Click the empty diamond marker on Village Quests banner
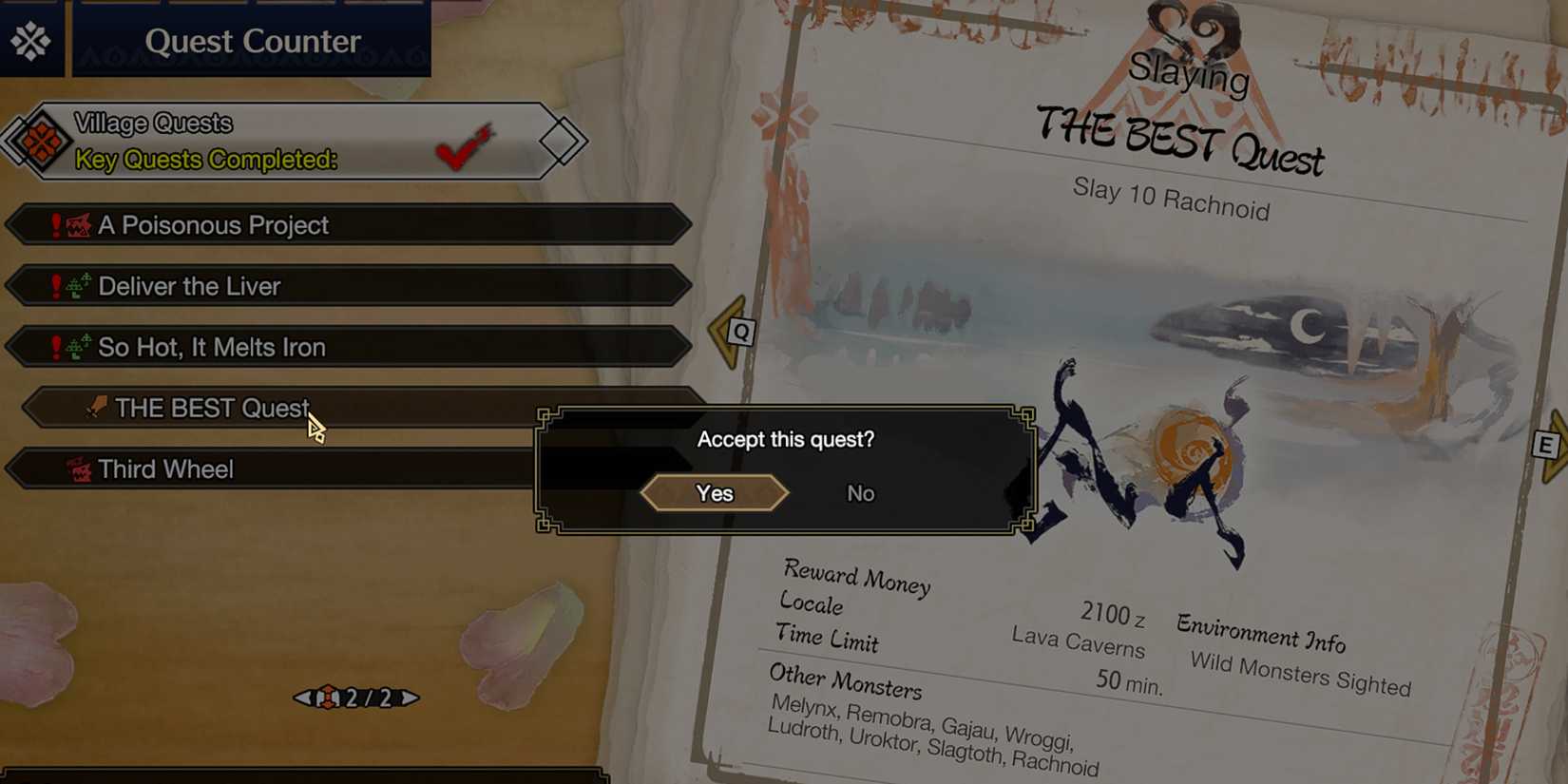 click(560, 141)
